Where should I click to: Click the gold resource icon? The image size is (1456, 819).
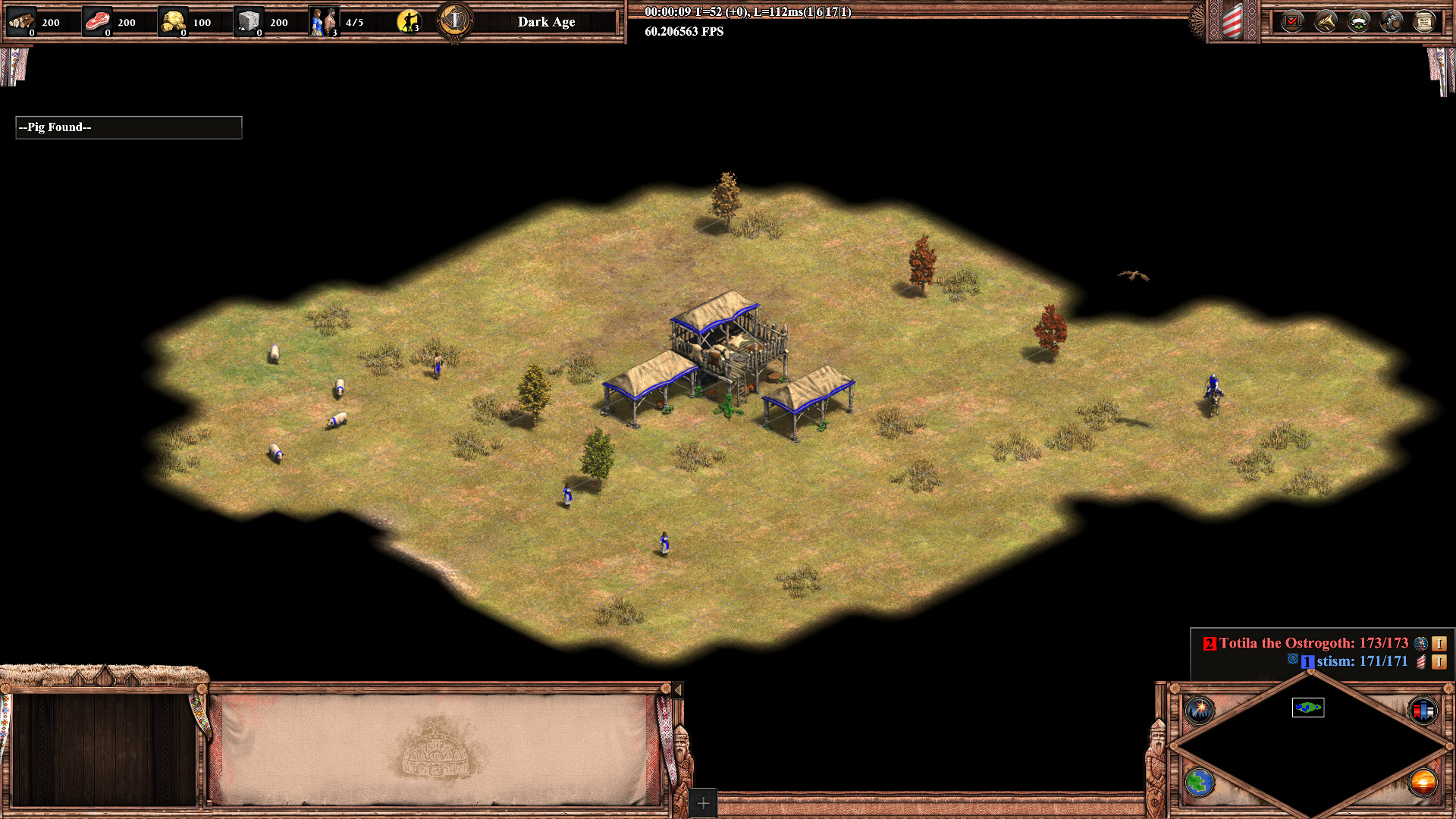pos(173,21)
